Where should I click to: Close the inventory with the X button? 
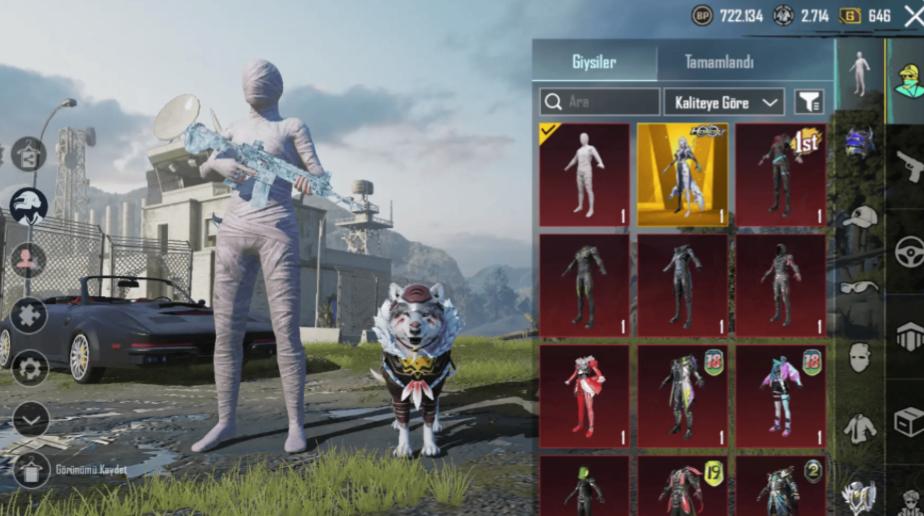912,15
